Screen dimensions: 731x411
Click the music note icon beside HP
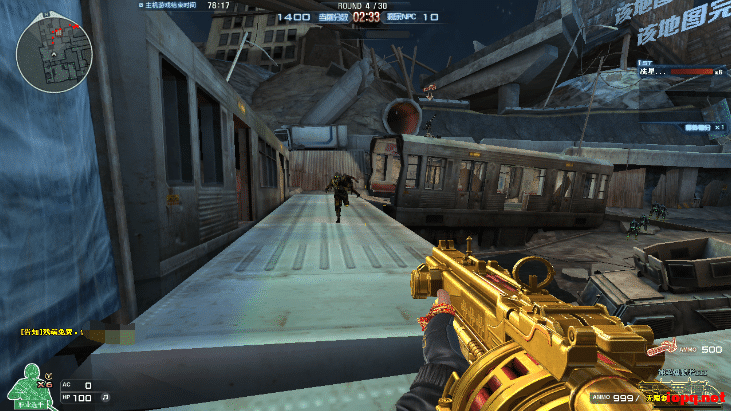click(x=105, y=398)
